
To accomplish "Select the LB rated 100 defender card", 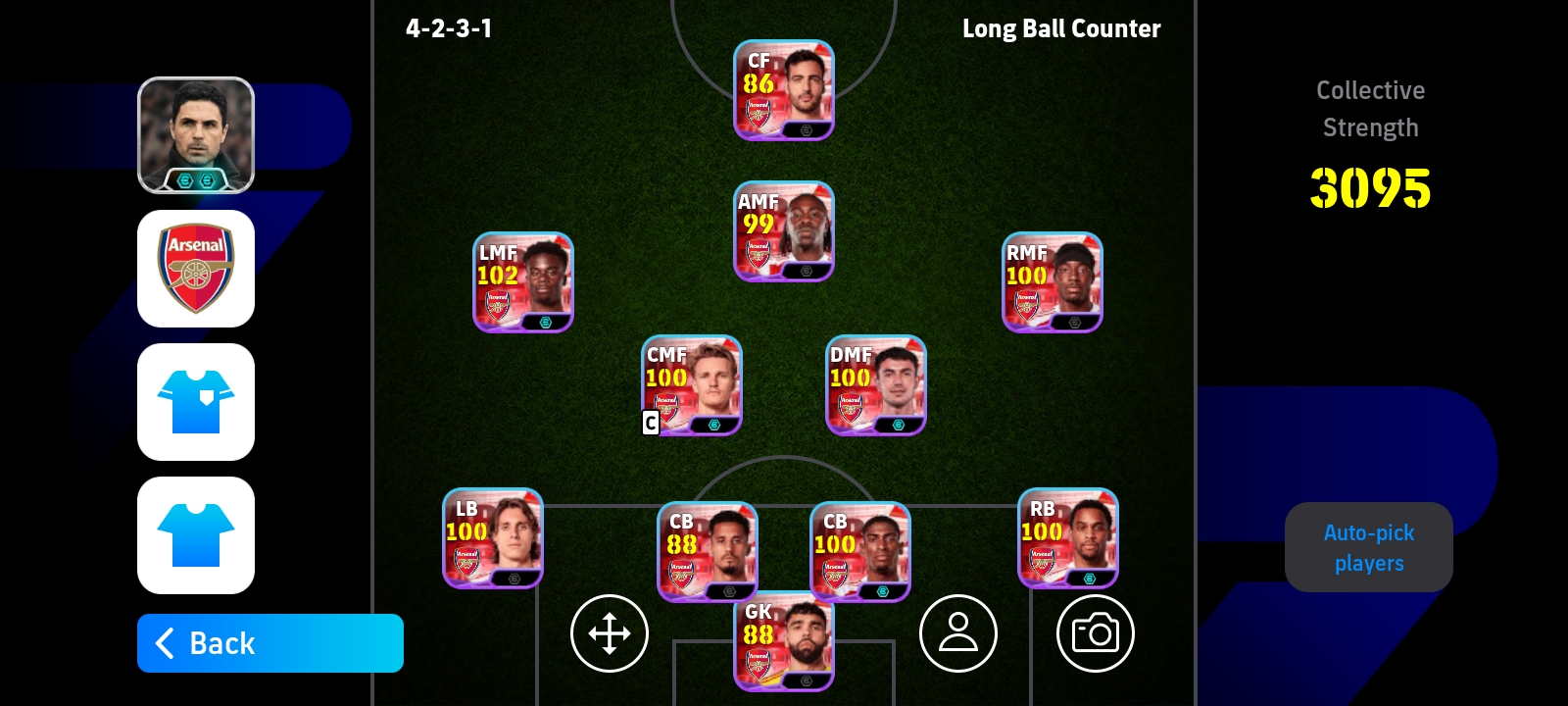I will click(x=493, y=537).
